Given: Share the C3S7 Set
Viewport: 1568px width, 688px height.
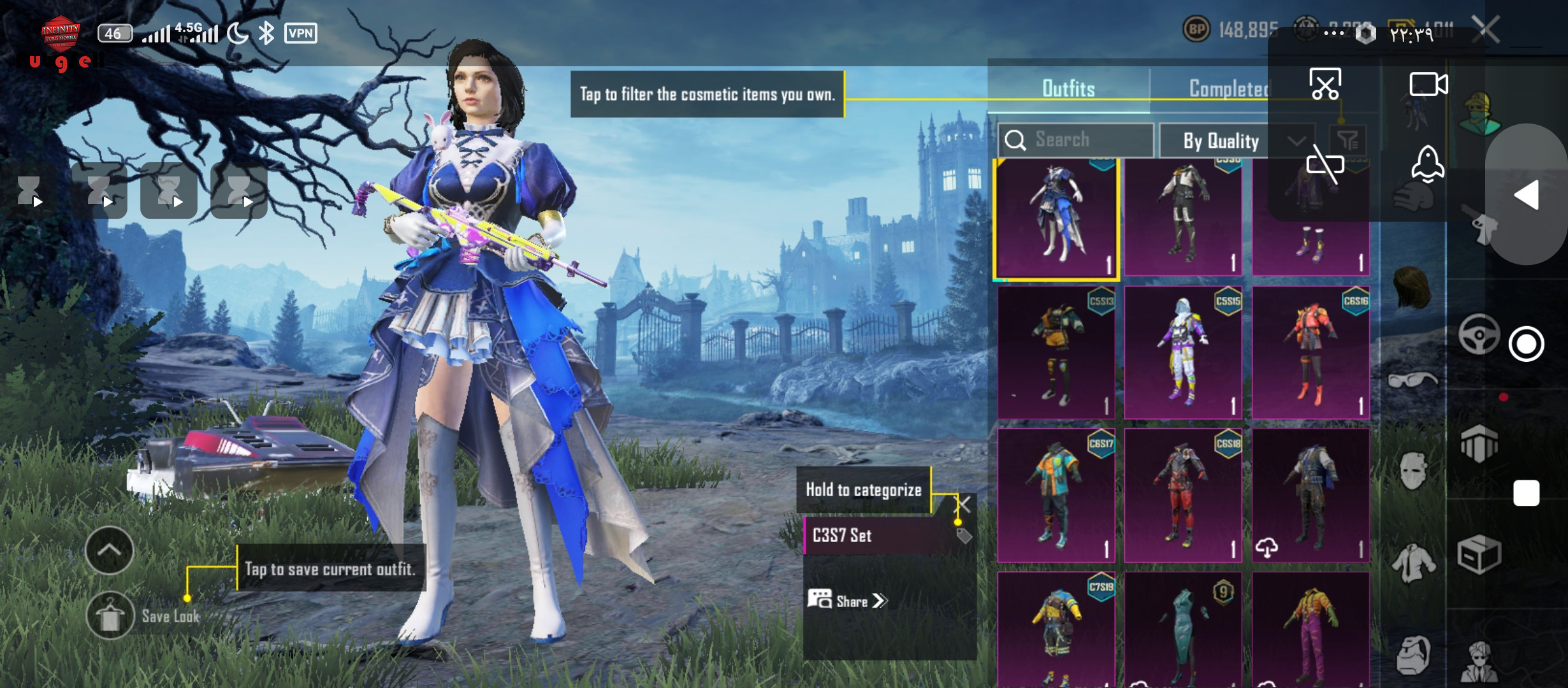Looking at the screenshot, I should (x=848, y=601).
